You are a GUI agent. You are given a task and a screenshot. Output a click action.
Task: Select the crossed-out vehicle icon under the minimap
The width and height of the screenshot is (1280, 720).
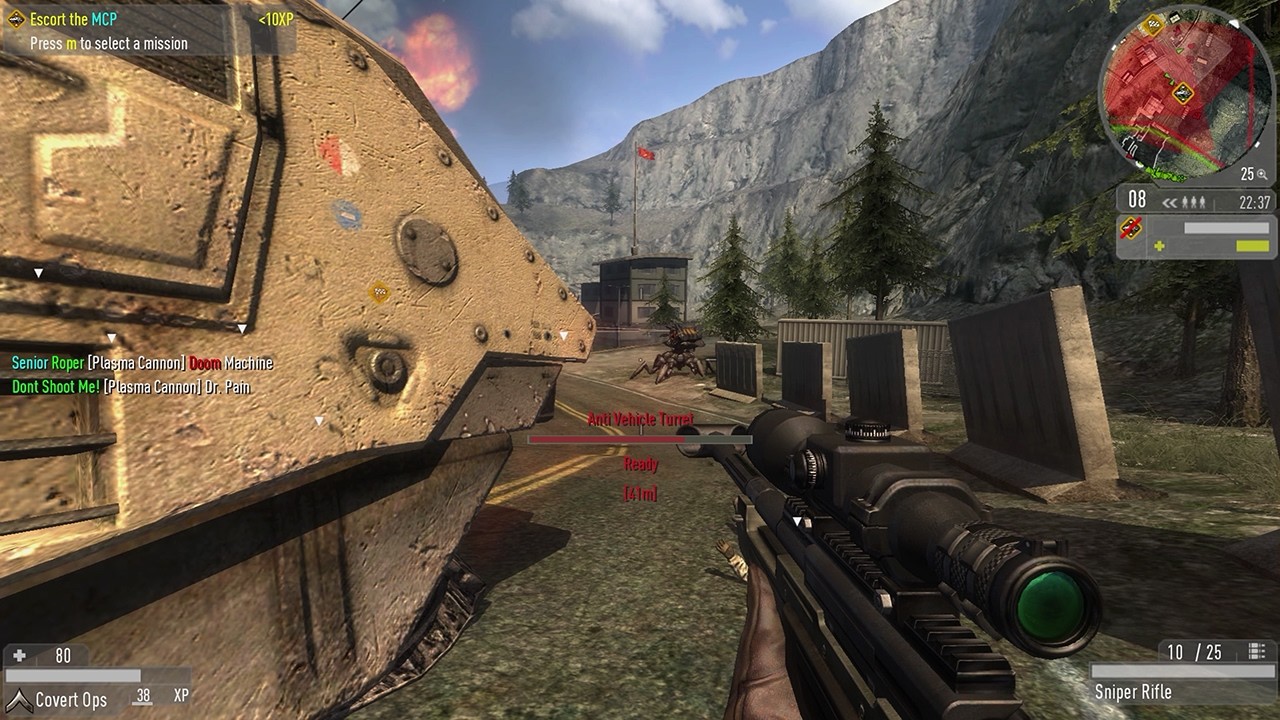pyautogui.click(x=1131, y=227)
